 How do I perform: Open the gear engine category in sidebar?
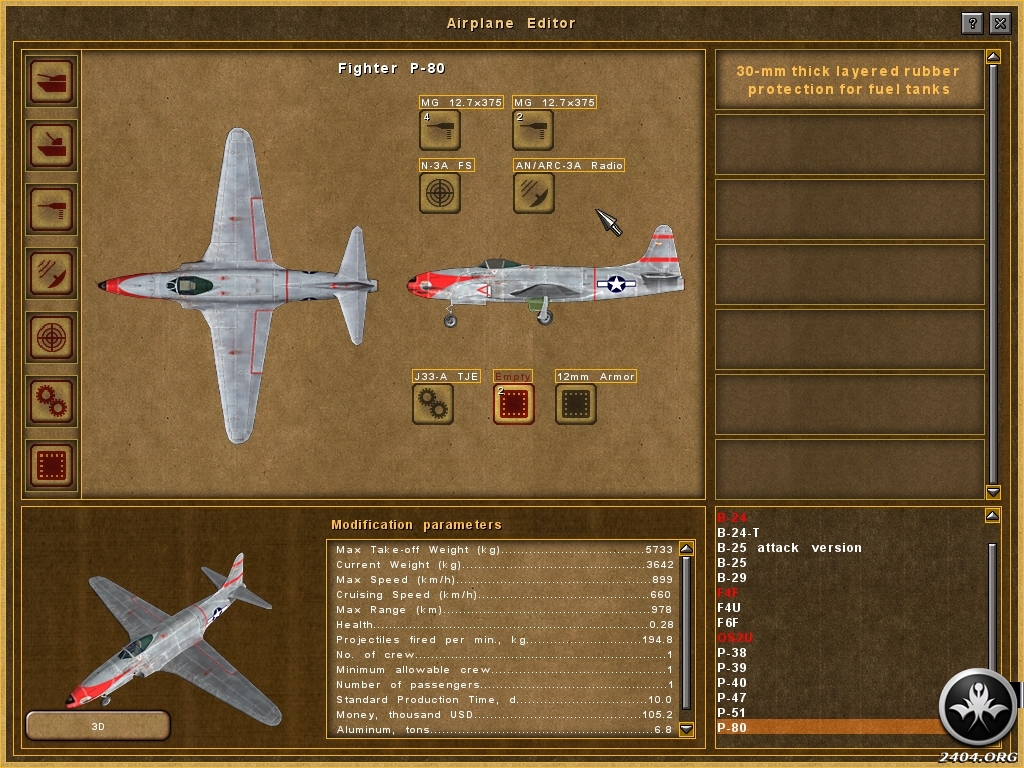coord(51,402)
